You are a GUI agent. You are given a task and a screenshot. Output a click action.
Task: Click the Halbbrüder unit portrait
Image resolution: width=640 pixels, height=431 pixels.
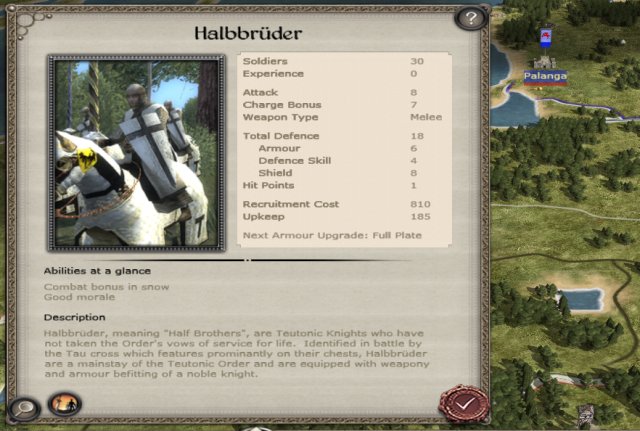(136, 152)
